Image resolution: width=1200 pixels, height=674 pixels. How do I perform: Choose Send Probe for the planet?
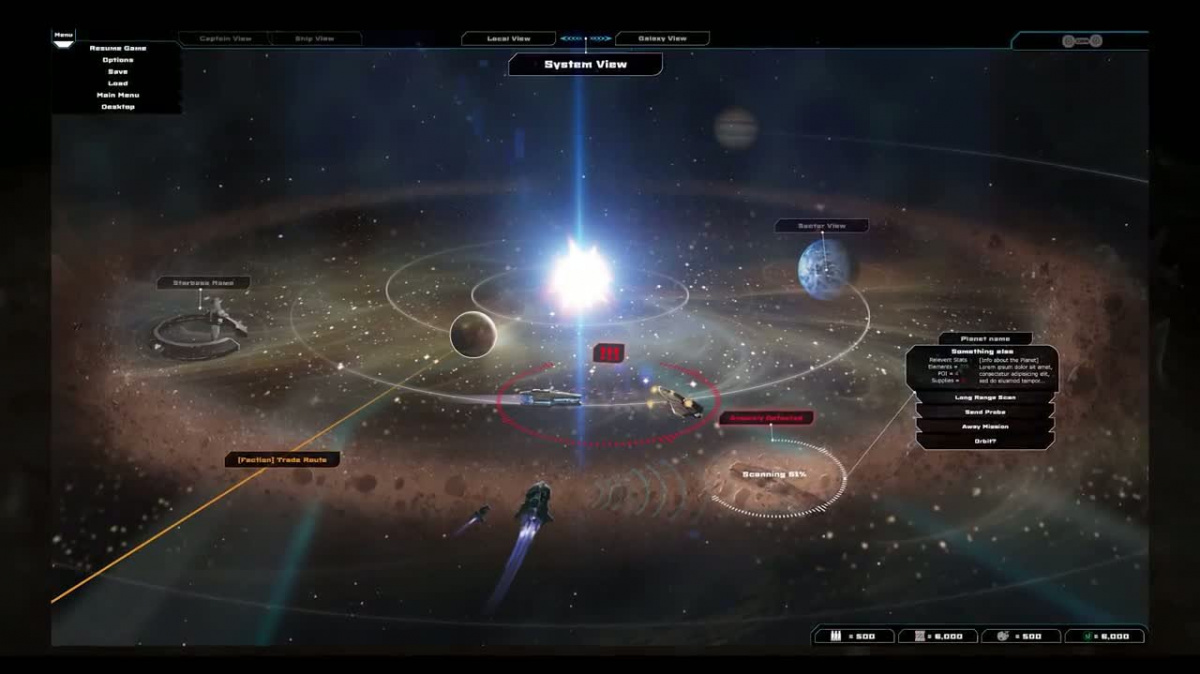pos(985,412)
